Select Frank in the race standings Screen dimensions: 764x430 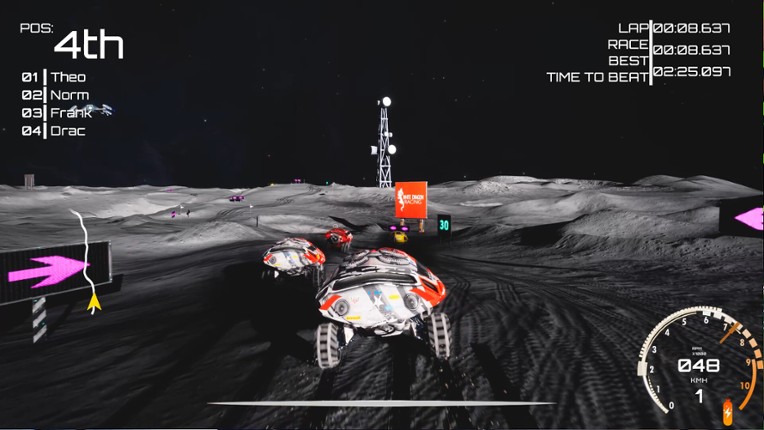coord(70,113)
